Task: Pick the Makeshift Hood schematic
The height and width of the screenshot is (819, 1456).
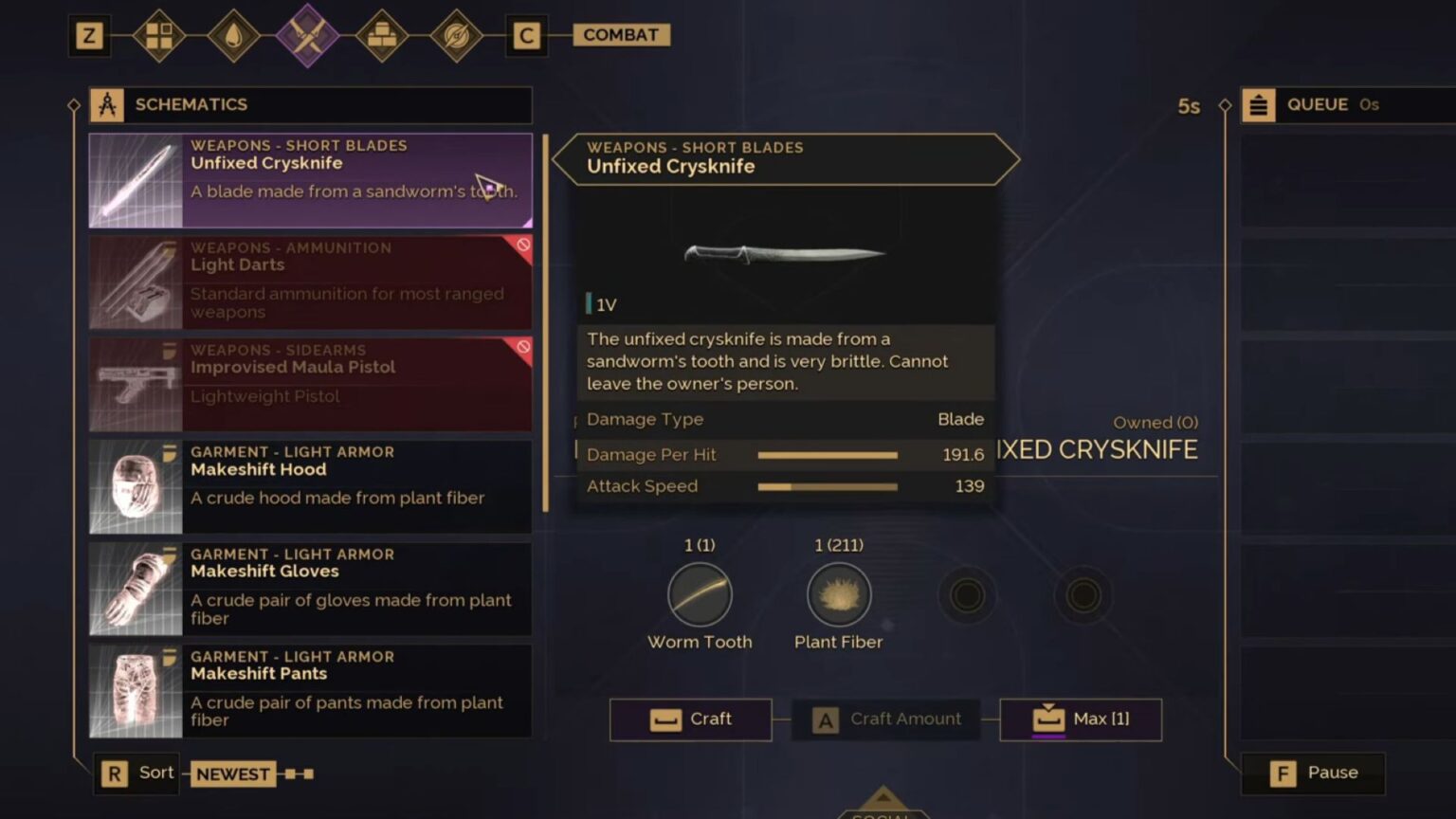Action: (x=311, y=487)
